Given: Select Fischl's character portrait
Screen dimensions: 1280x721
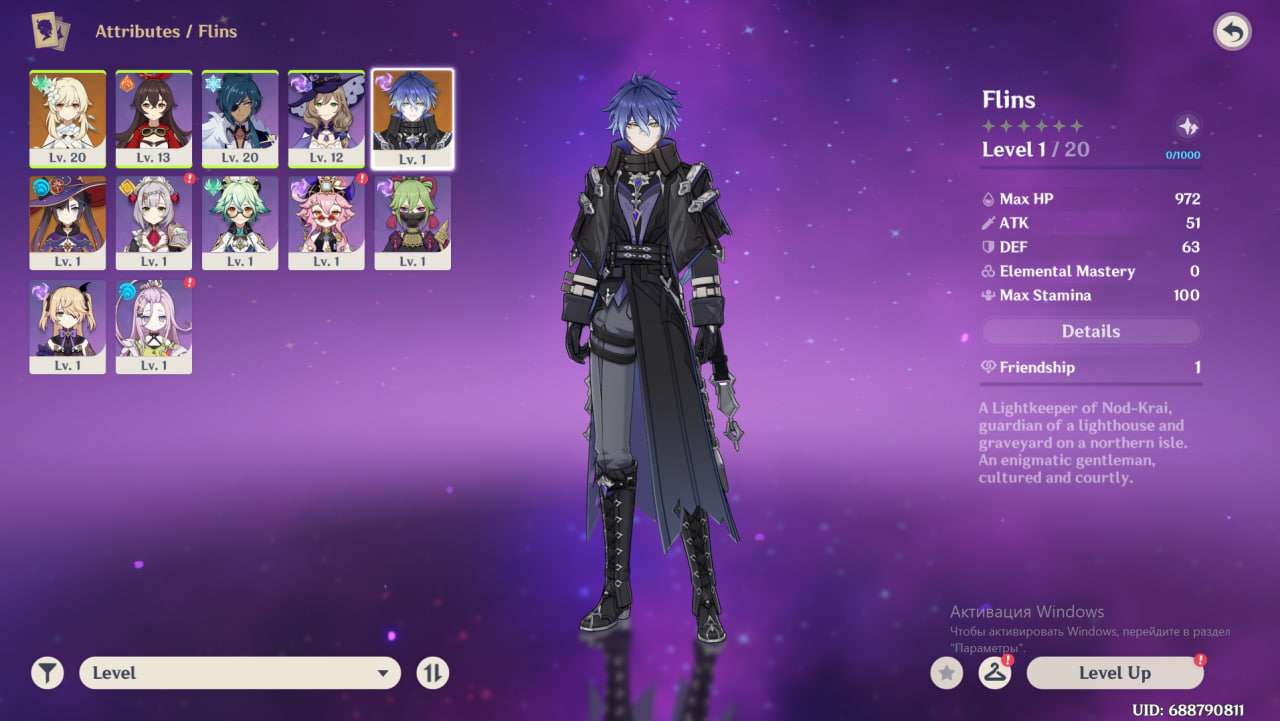Looking at the screenshot, I should 68,326.
